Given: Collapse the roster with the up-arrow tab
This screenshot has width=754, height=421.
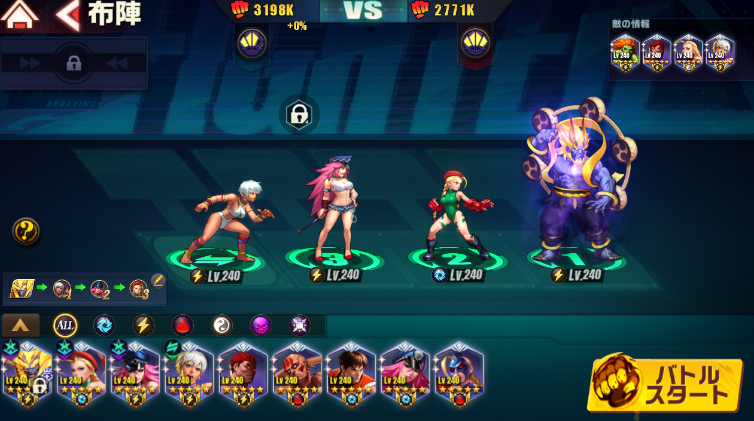Looking at the screenshot, I should [x=21, y=325].
